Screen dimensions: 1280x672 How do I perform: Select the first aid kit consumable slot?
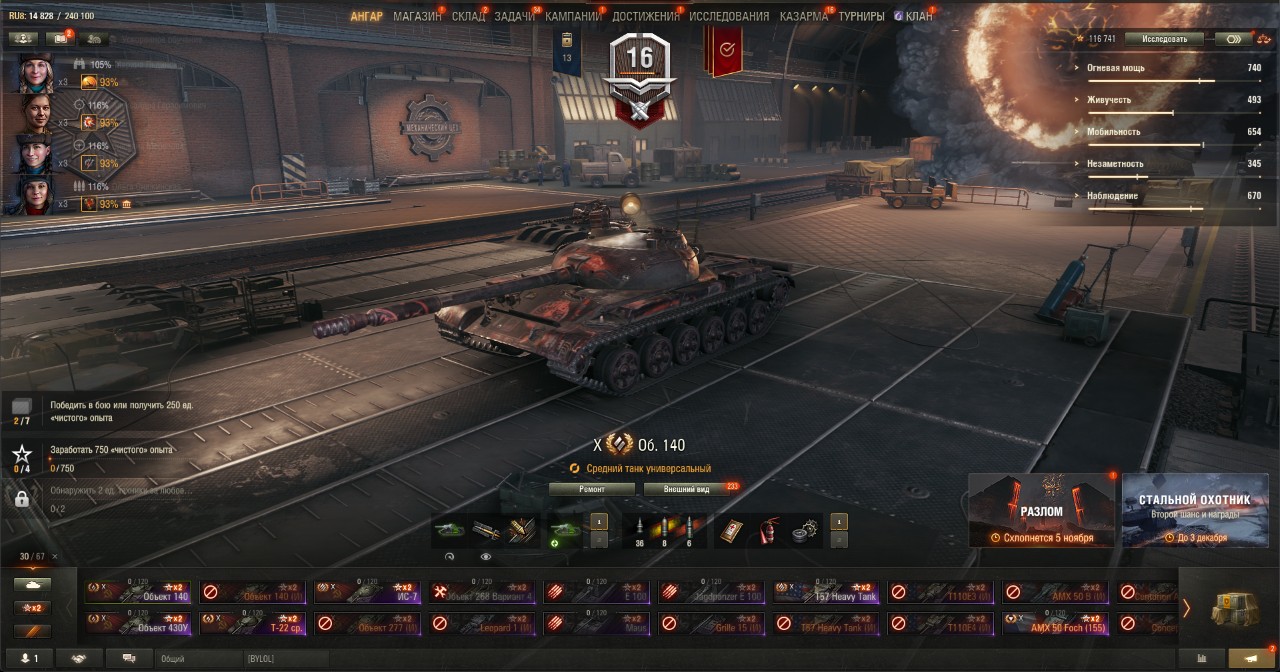click(731, 529)
